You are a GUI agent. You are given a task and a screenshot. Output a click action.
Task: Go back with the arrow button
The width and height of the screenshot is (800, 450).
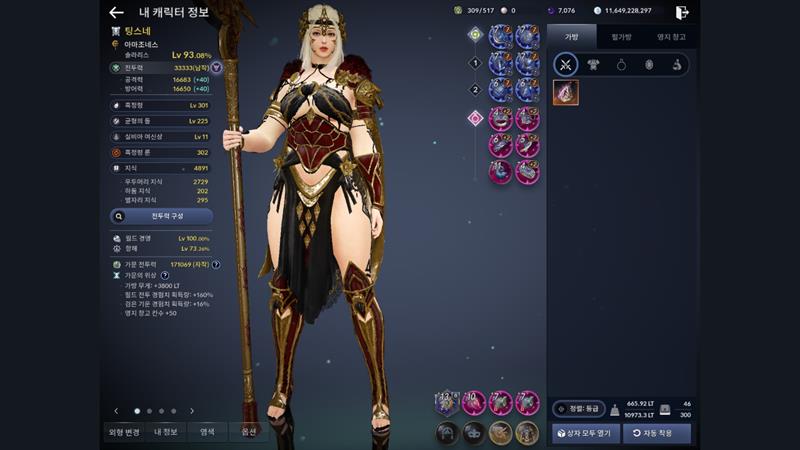pos(116,12)
